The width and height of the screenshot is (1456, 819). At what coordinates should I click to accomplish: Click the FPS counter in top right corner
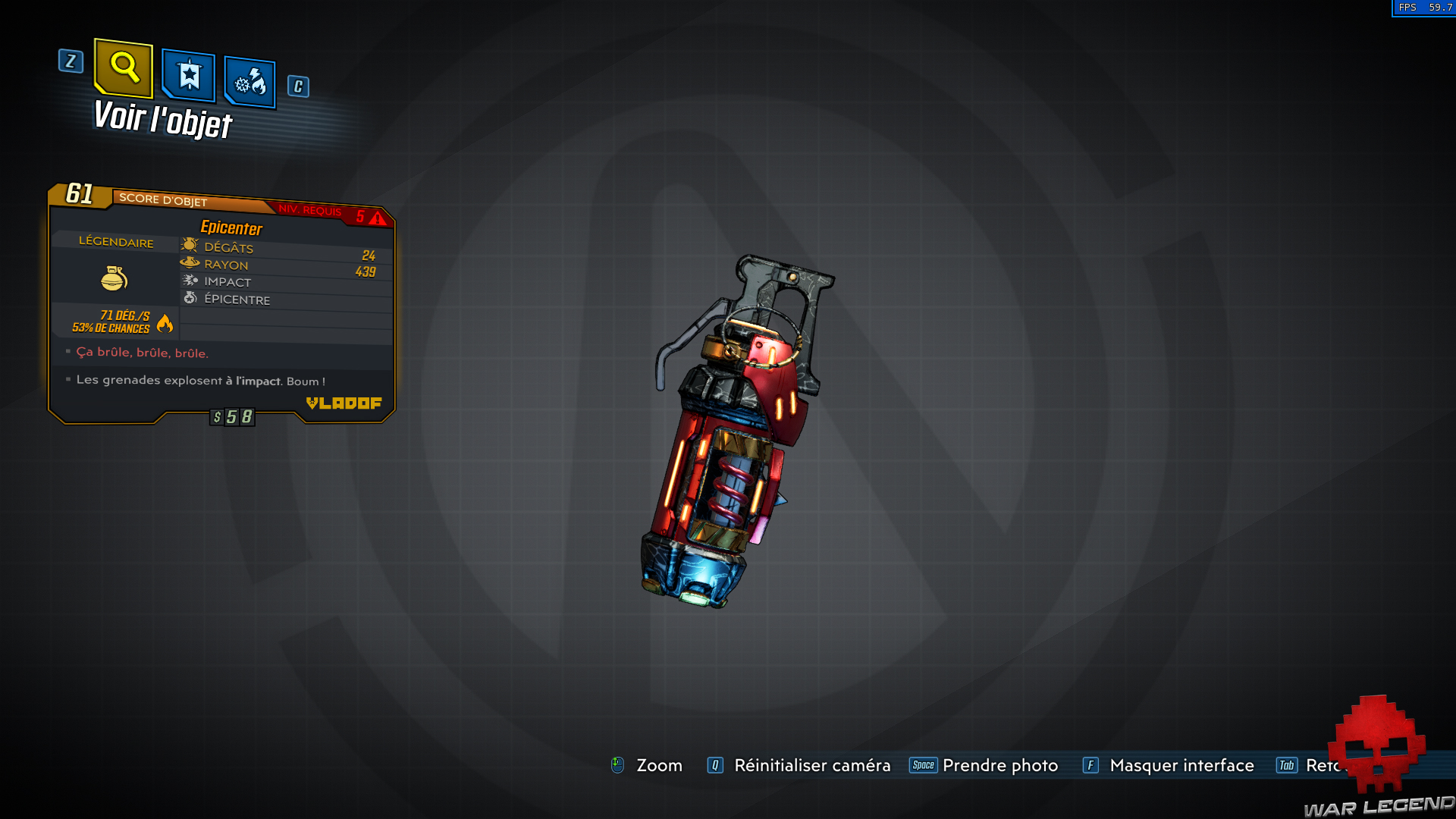(1424, 8)
